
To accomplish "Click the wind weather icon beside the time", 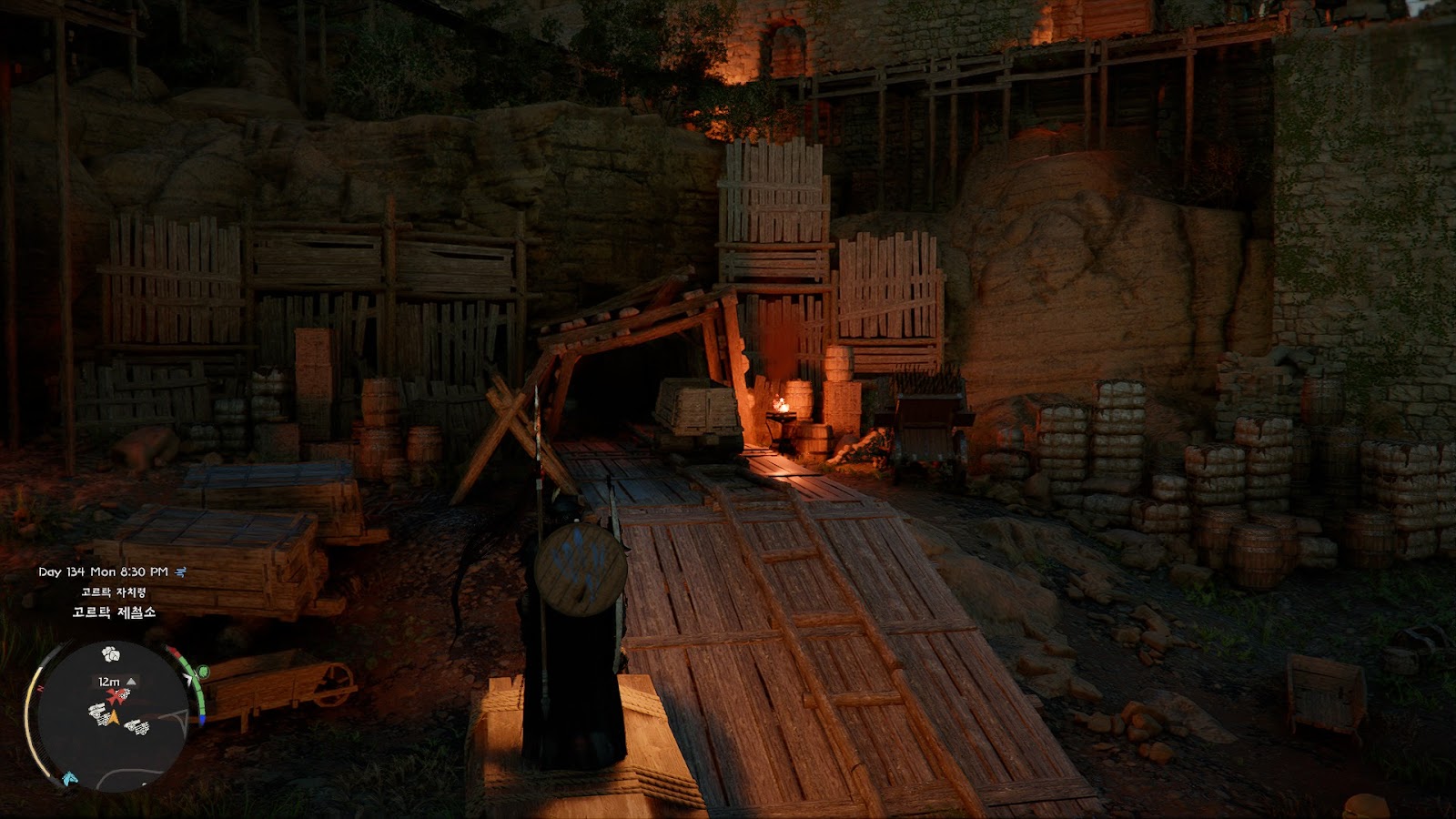I will tap(181, 571).
